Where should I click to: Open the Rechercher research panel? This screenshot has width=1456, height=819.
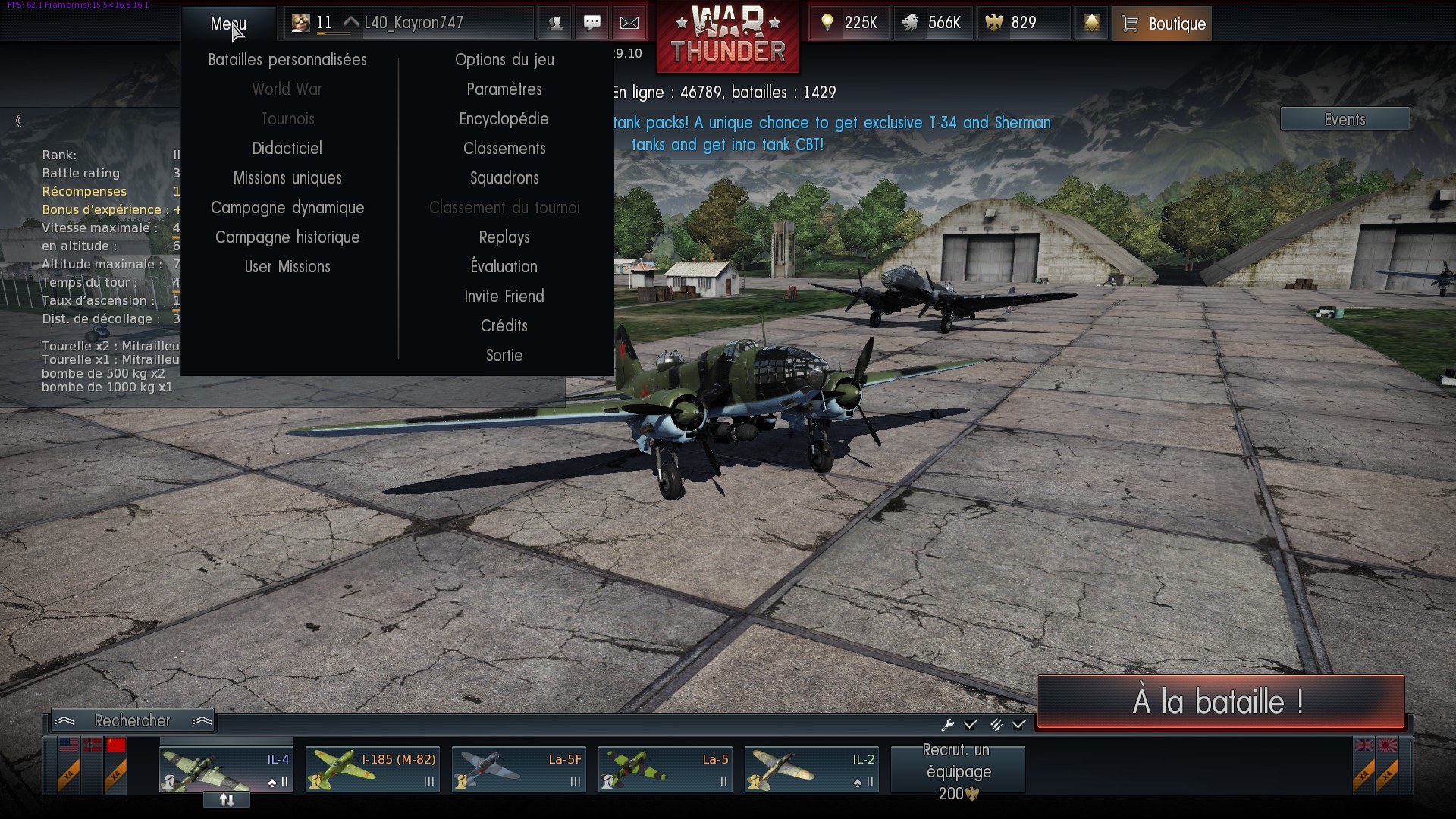pyautogui.click(x=133, y=720)
